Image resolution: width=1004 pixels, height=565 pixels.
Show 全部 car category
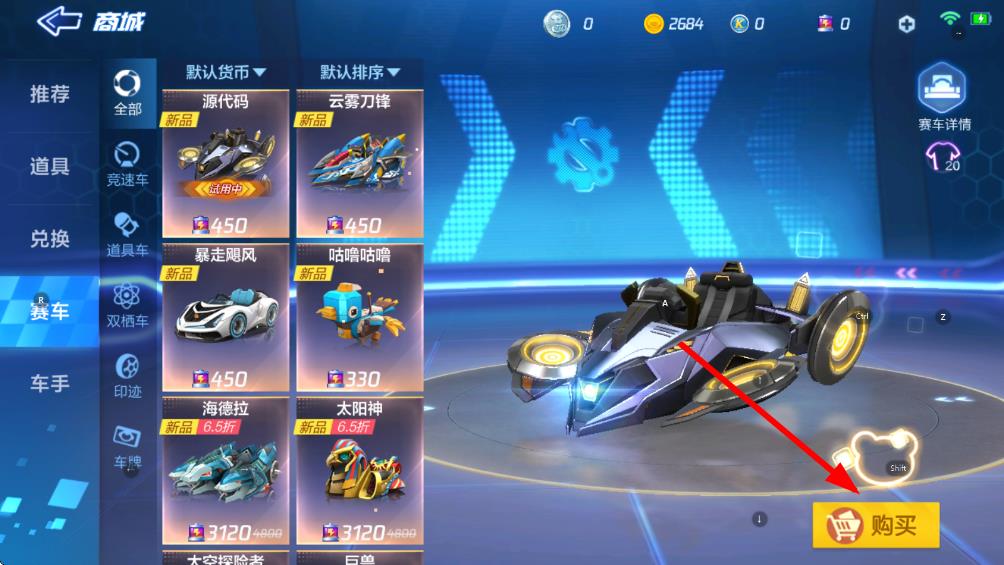click(128, 92)
